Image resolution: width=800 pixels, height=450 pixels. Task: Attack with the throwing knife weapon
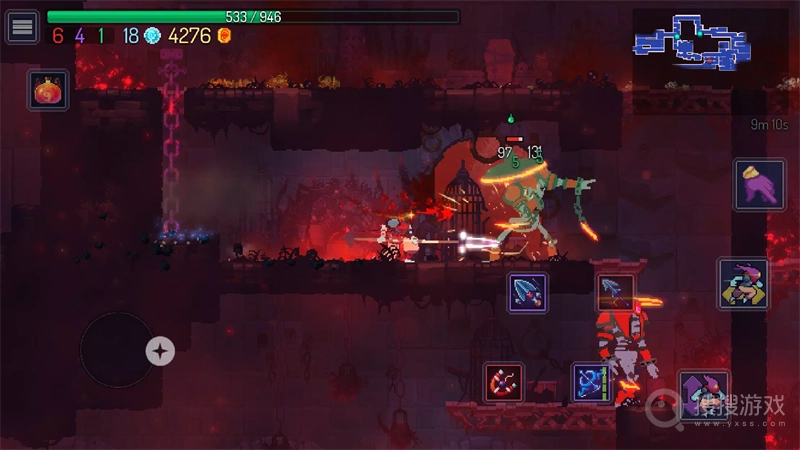527,292
